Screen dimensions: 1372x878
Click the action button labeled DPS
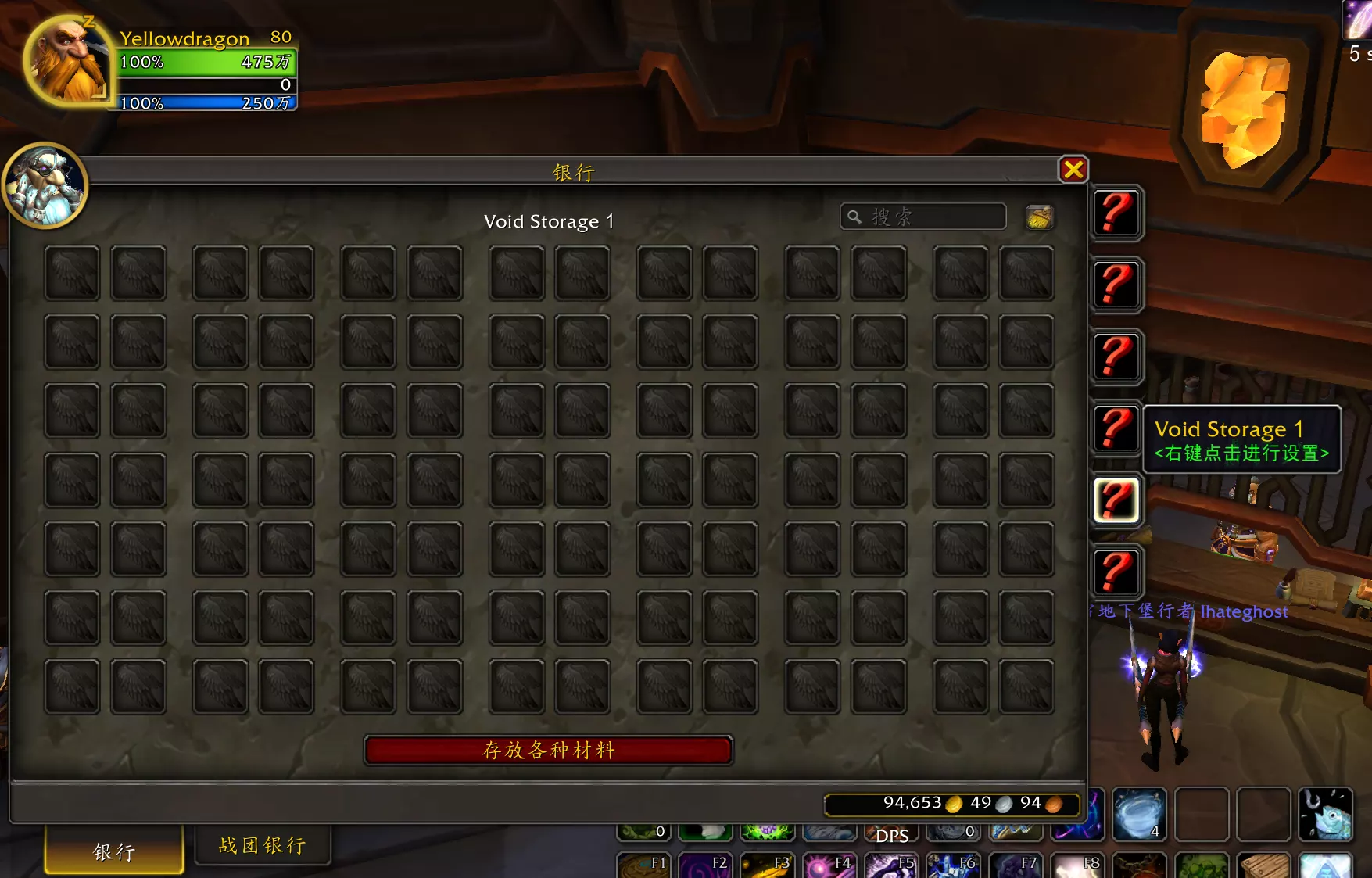891,835
